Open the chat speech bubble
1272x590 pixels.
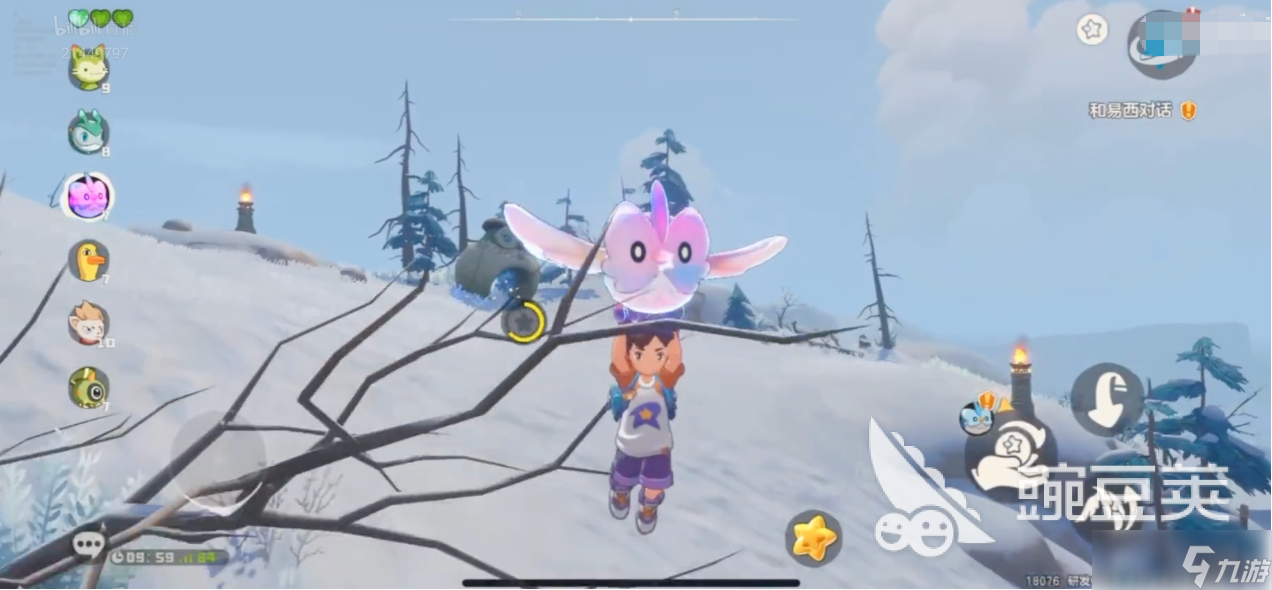coord(88,543)
